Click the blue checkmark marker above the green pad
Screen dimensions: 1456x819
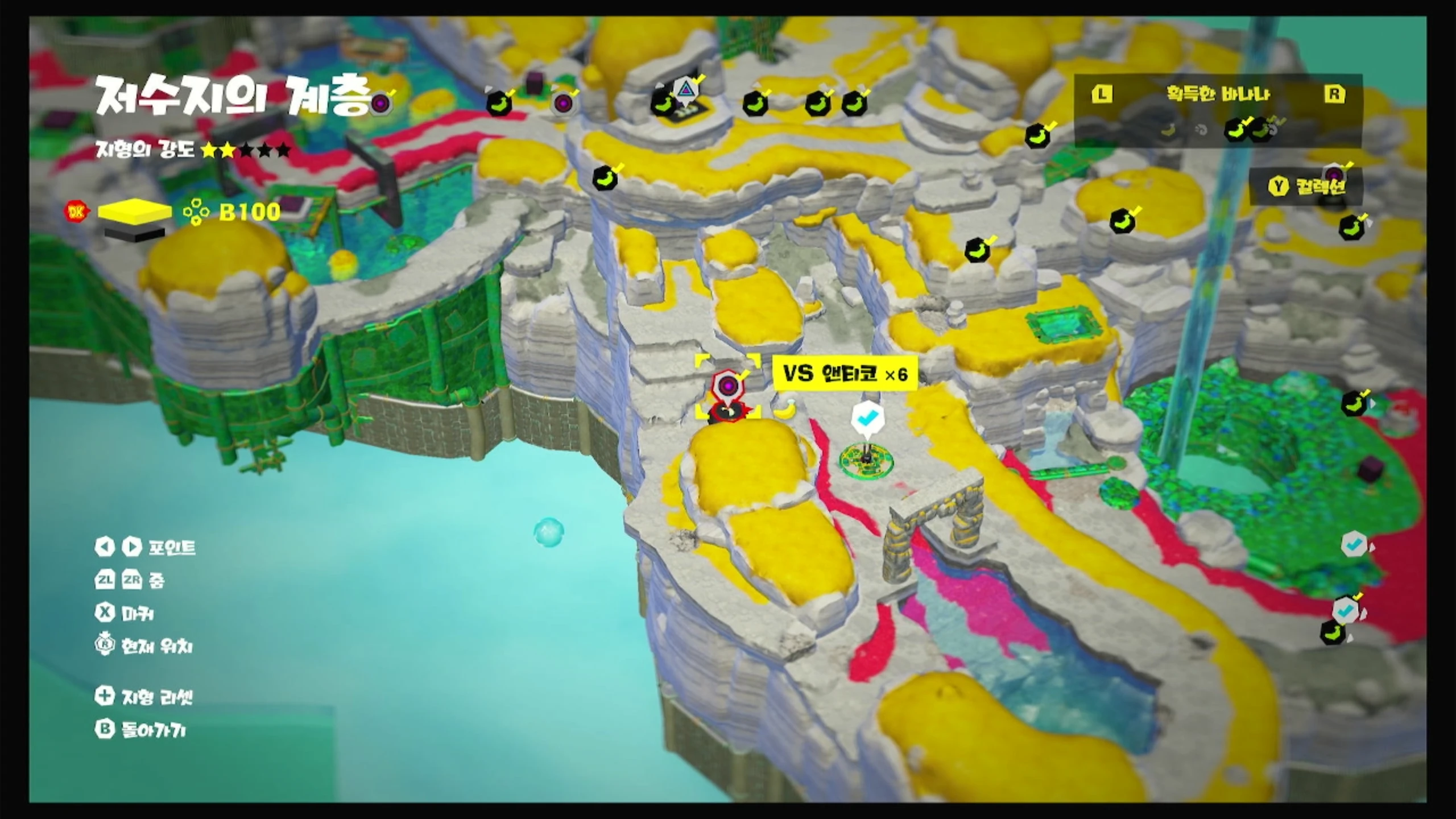tap(867, 419)
